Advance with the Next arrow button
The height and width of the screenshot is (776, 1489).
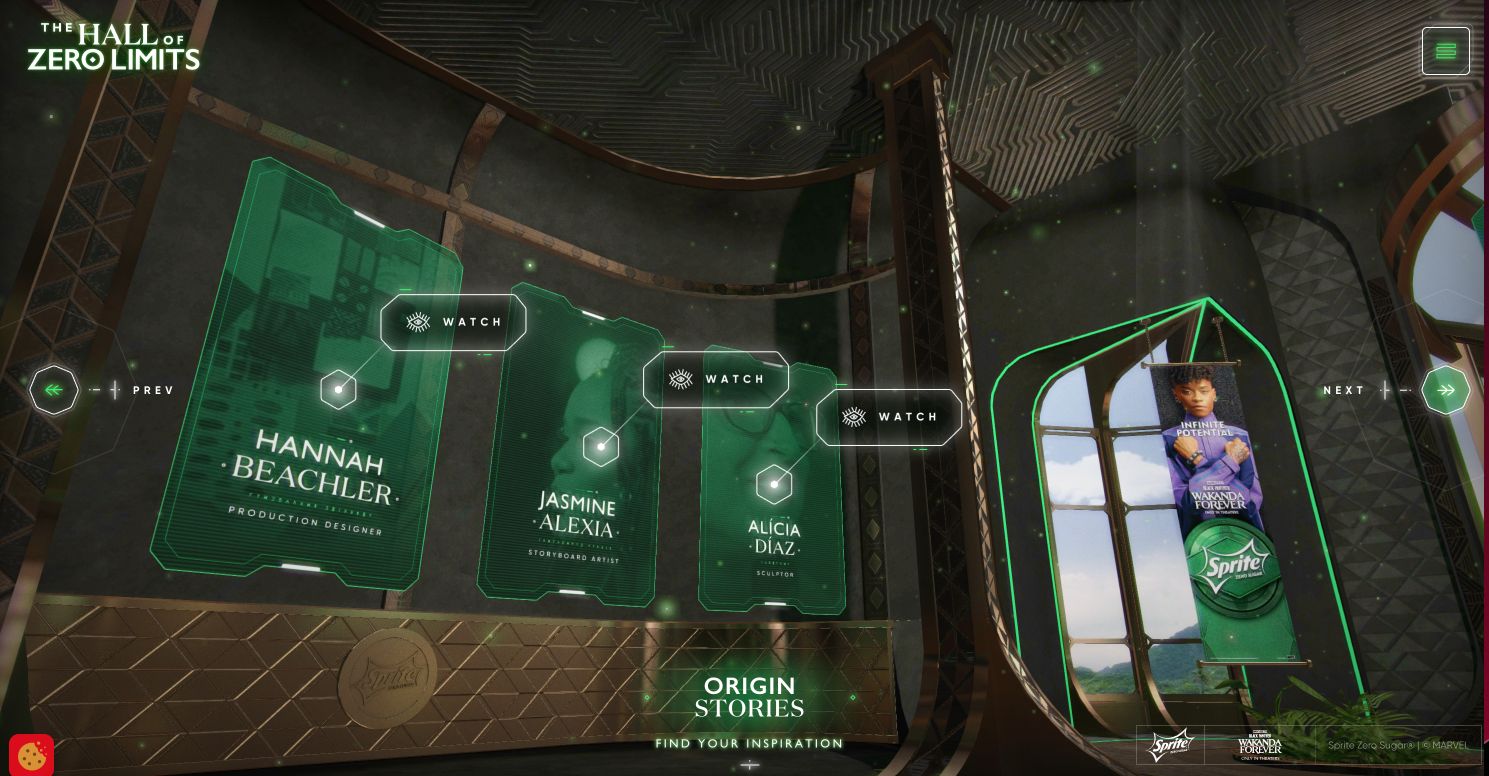coord(1445,390)
